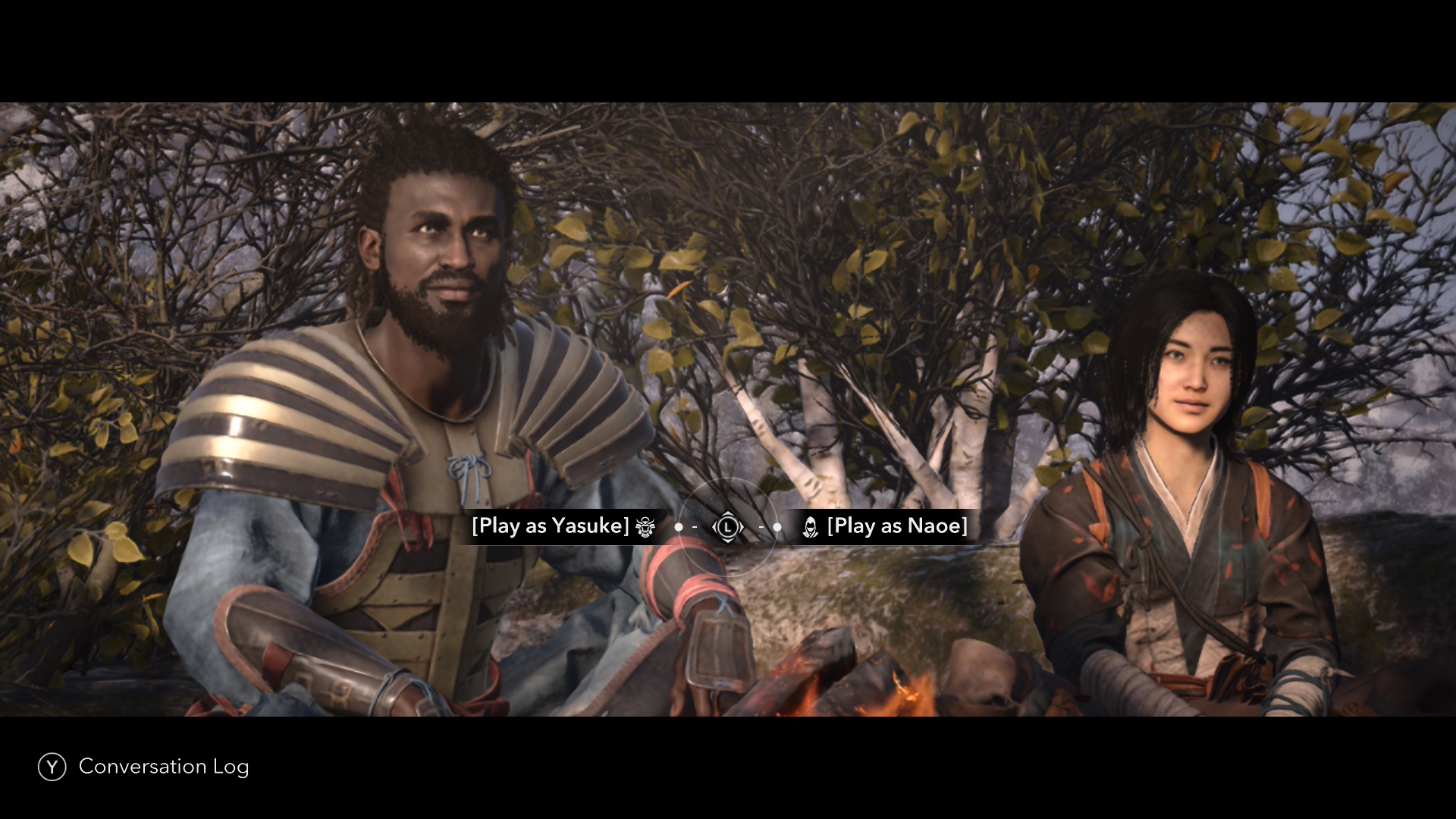Open the Conversation Log

coord(143,767)
